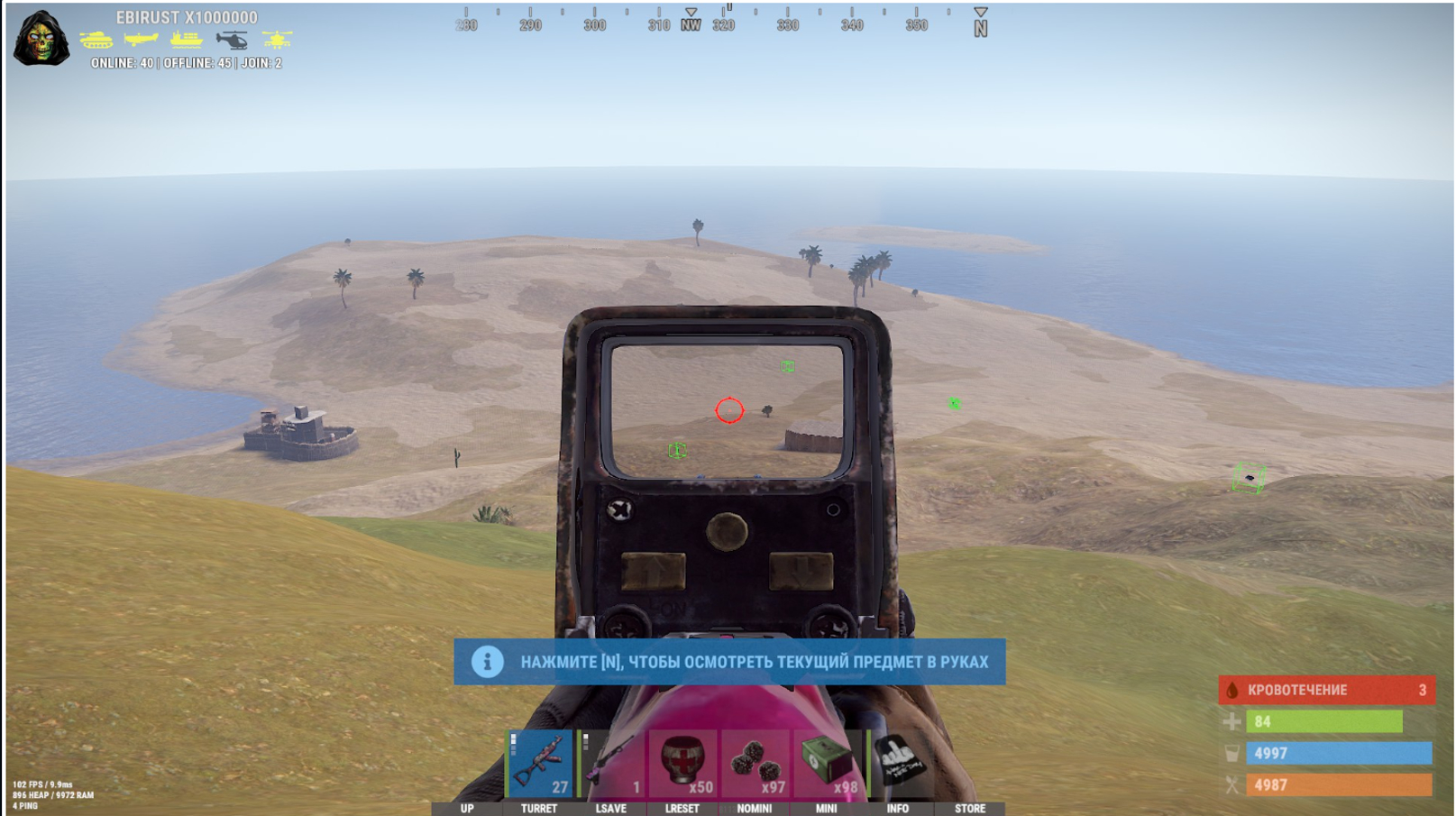Disable the minimap via NOMINI
1456x816 pixels.
754,809
